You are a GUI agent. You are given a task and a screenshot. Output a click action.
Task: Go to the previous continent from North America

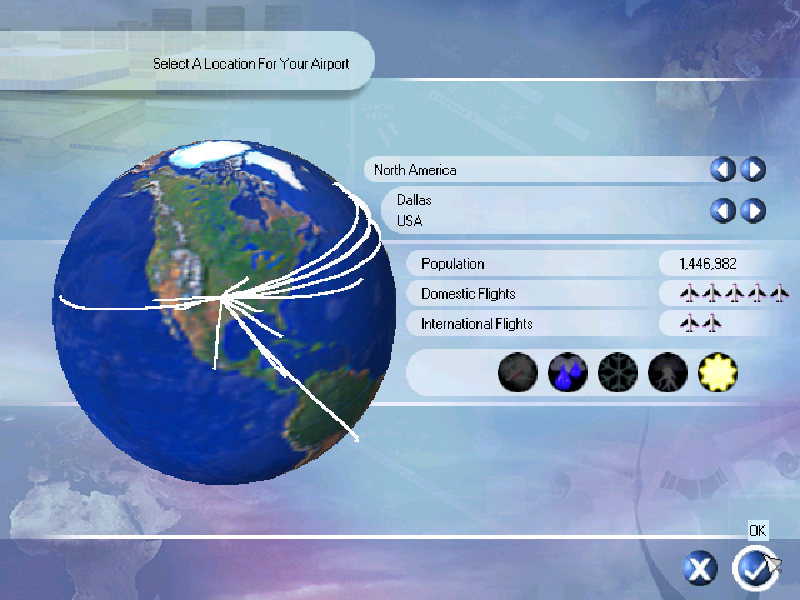(x=722, y=170)
